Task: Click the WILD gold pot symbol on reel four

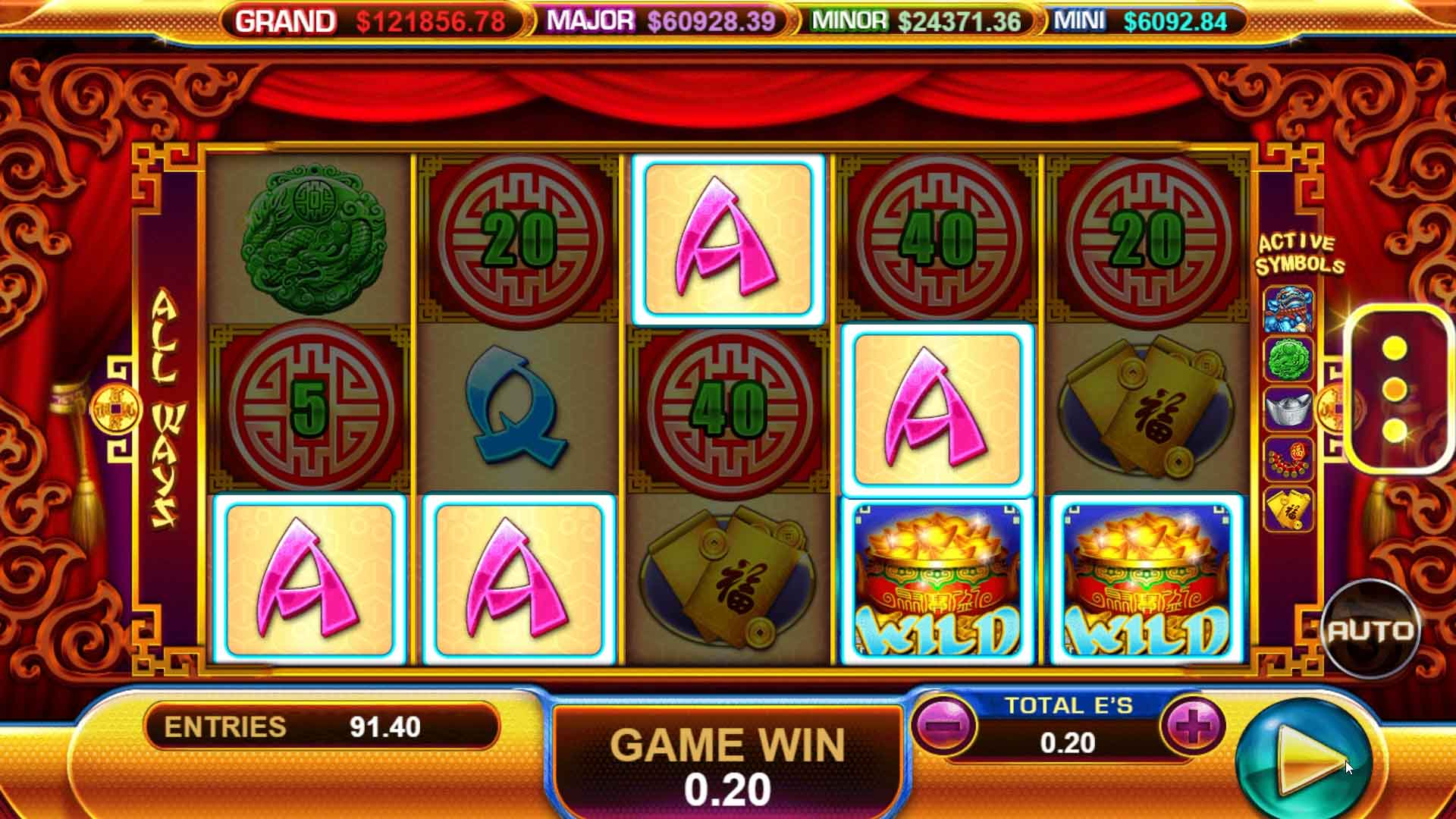Action: (x=938, y=580)
